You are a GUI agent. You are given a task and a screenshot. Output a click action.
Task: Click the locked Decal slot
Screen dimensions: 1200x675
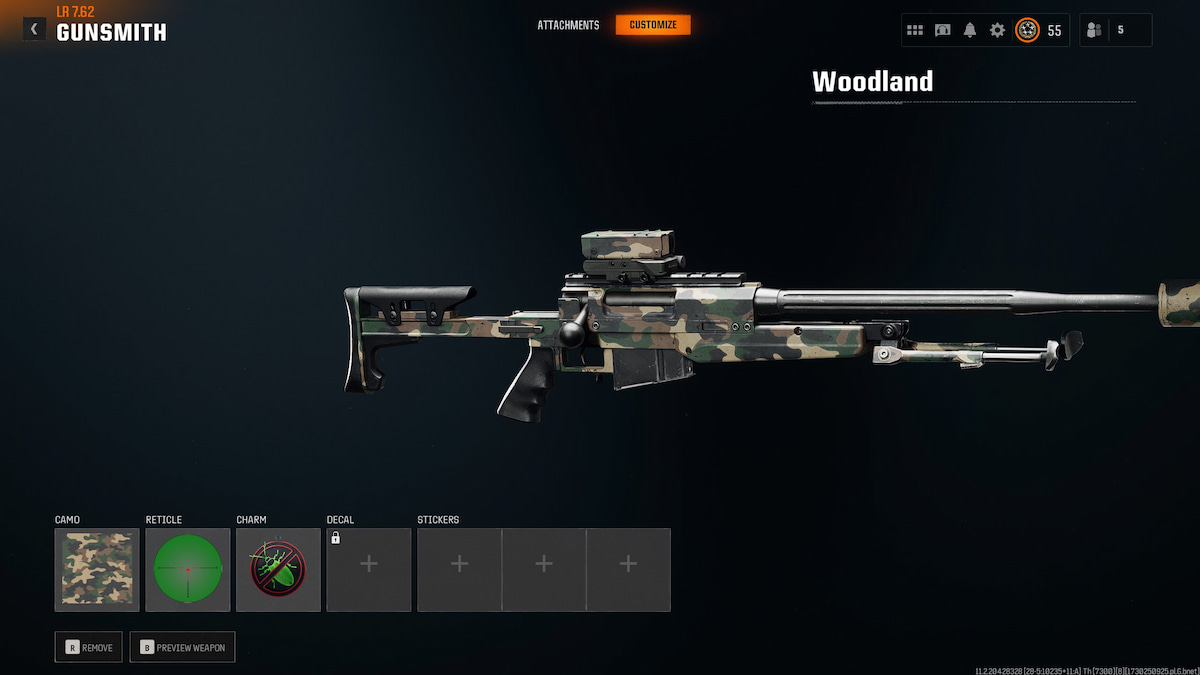(x=368, y=570)
